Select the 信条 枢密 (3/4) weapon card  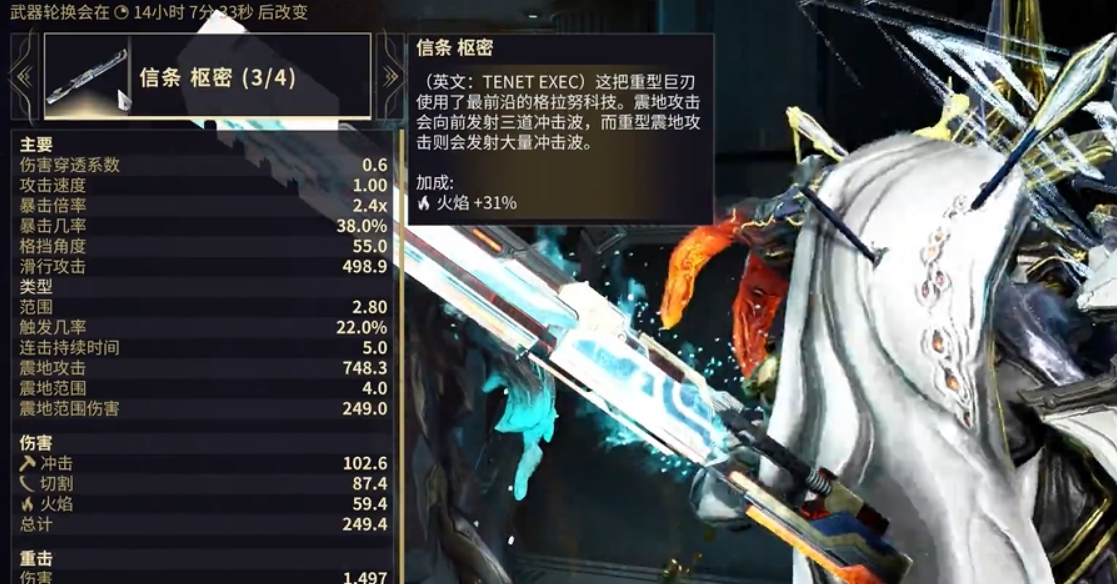(207, 76)
